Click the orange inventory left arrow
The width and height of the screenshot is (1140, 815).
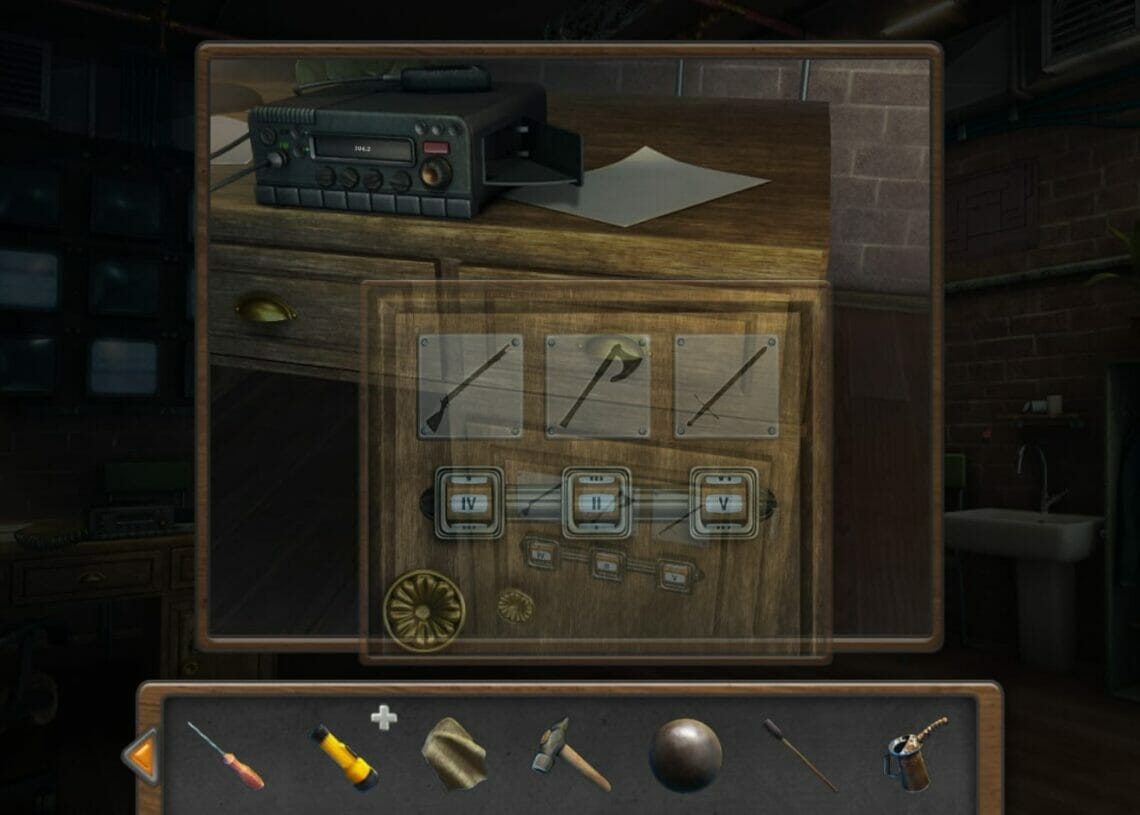(x=141, y=756)
